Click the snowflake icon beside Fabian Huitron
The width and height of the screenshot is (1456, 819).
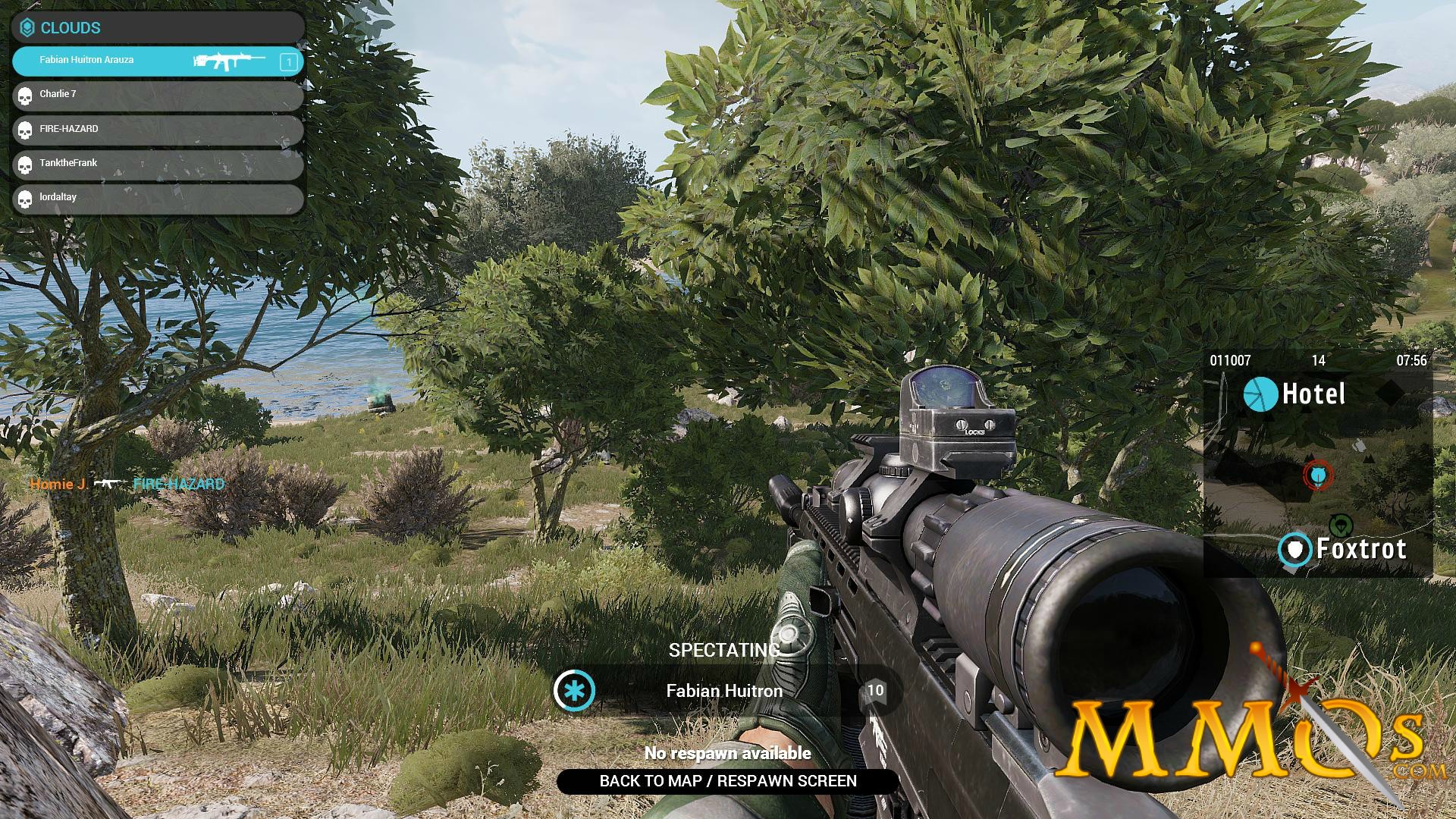click(575, 691)
